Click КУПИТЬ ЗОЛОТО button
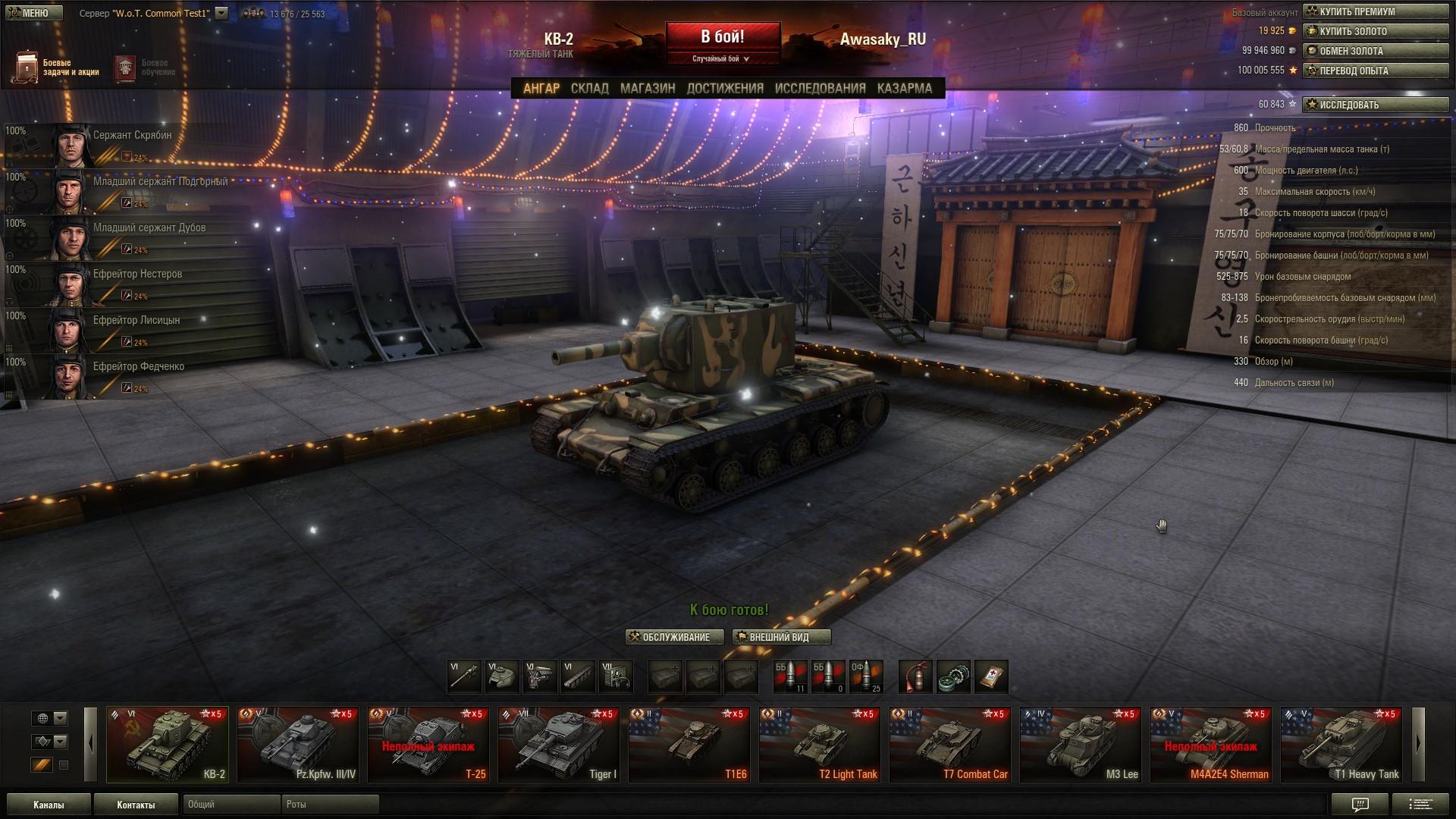 point(1375,31)
